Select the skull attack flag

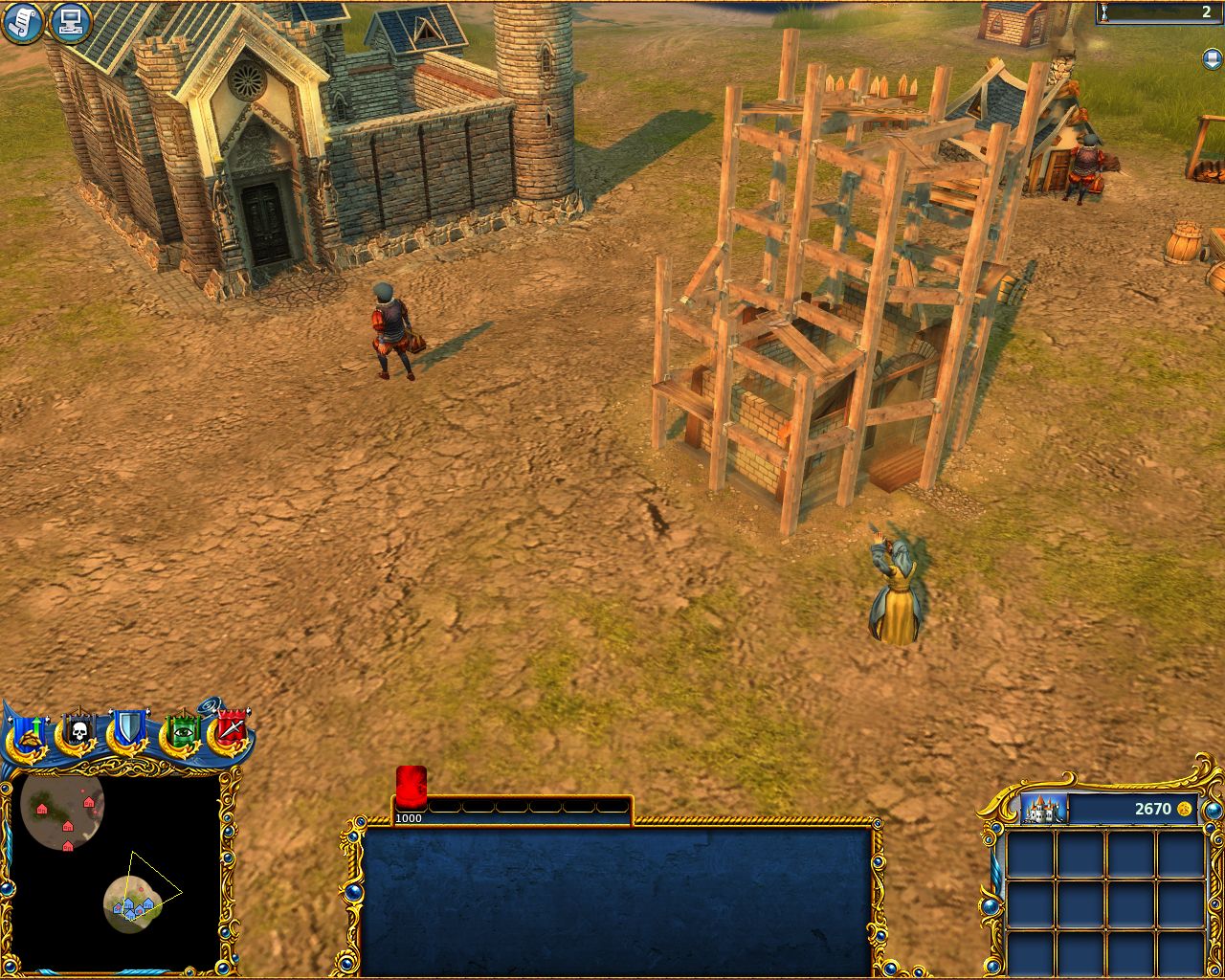click(78, 733)
